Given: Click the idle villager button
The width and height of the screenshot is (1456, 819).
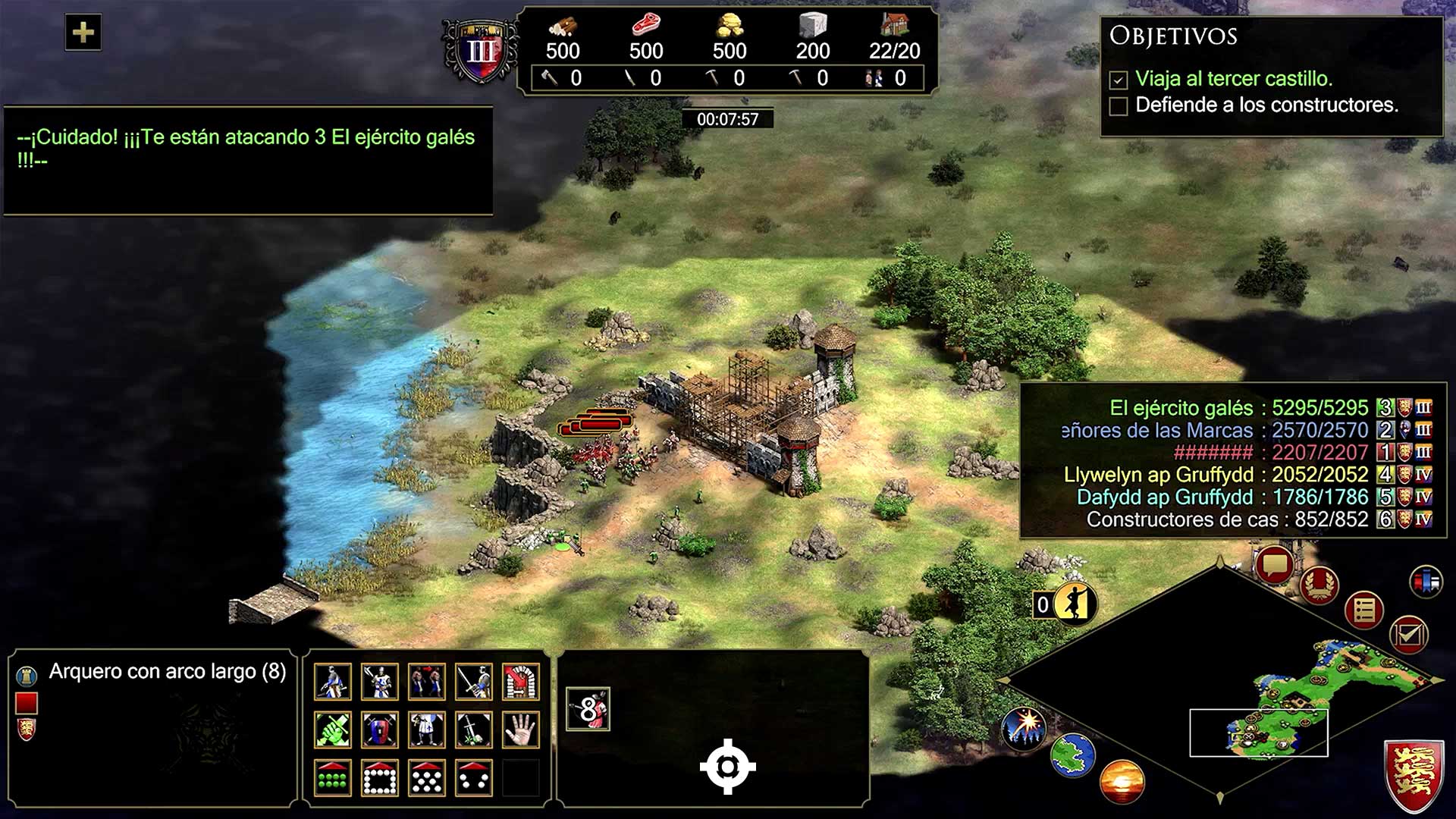Looking at the screenshot, I should [1073, 604].
